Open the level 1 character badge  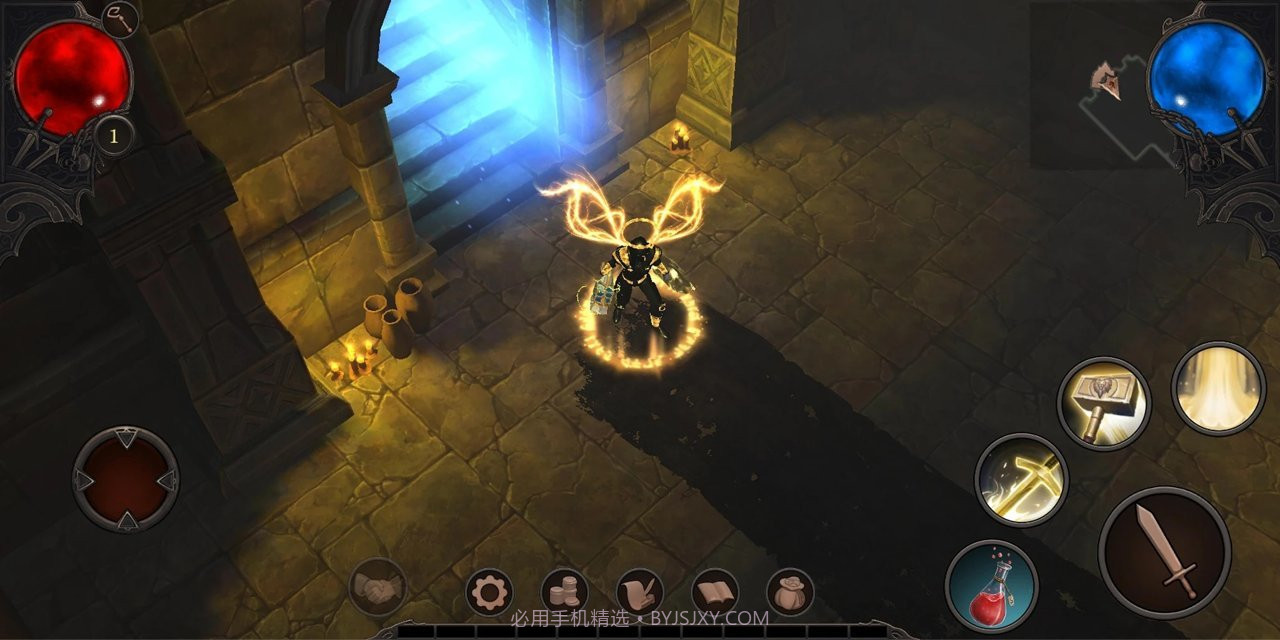[113, 136]
